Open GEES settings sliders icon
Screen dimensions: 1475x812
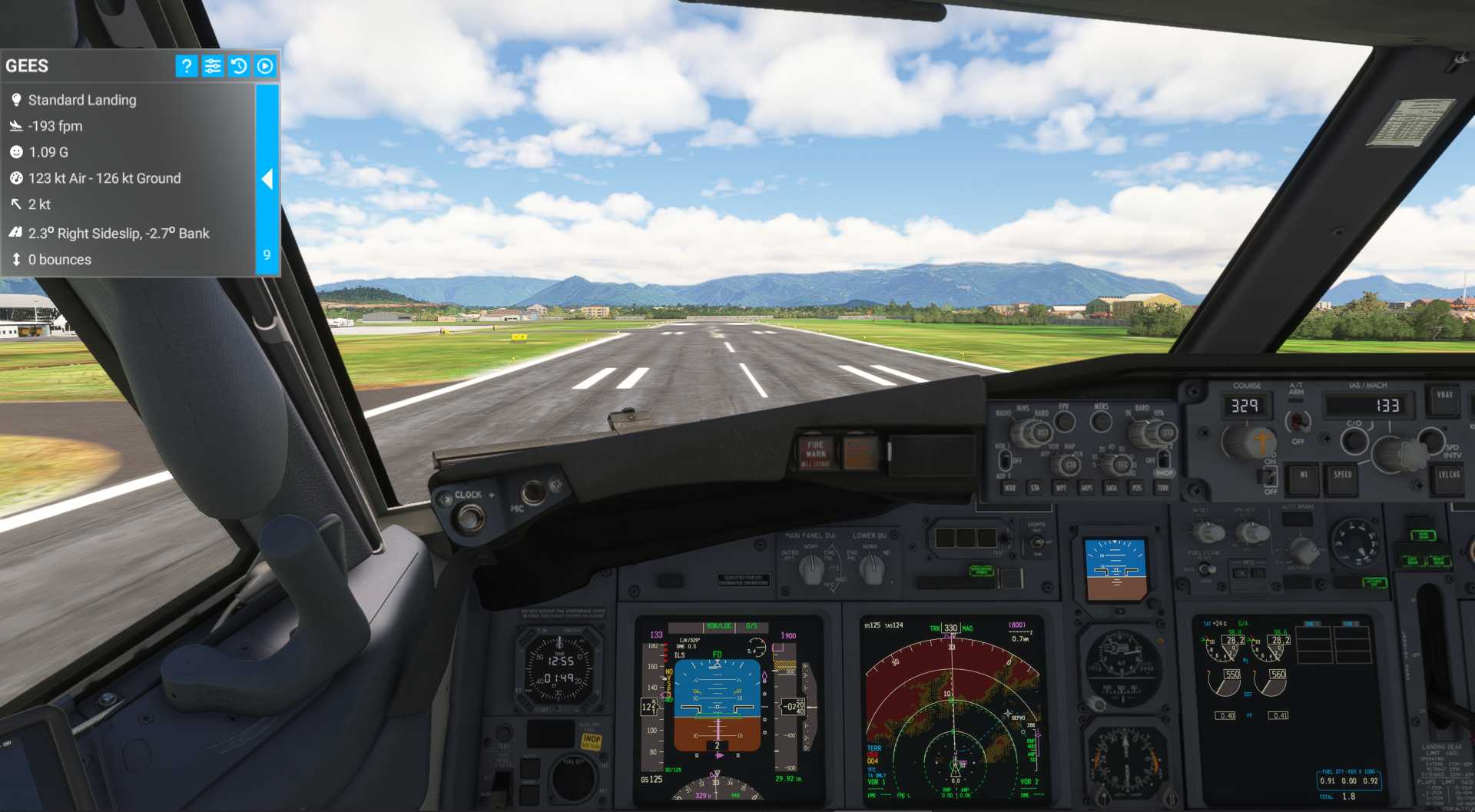click(x=213, y=66)
